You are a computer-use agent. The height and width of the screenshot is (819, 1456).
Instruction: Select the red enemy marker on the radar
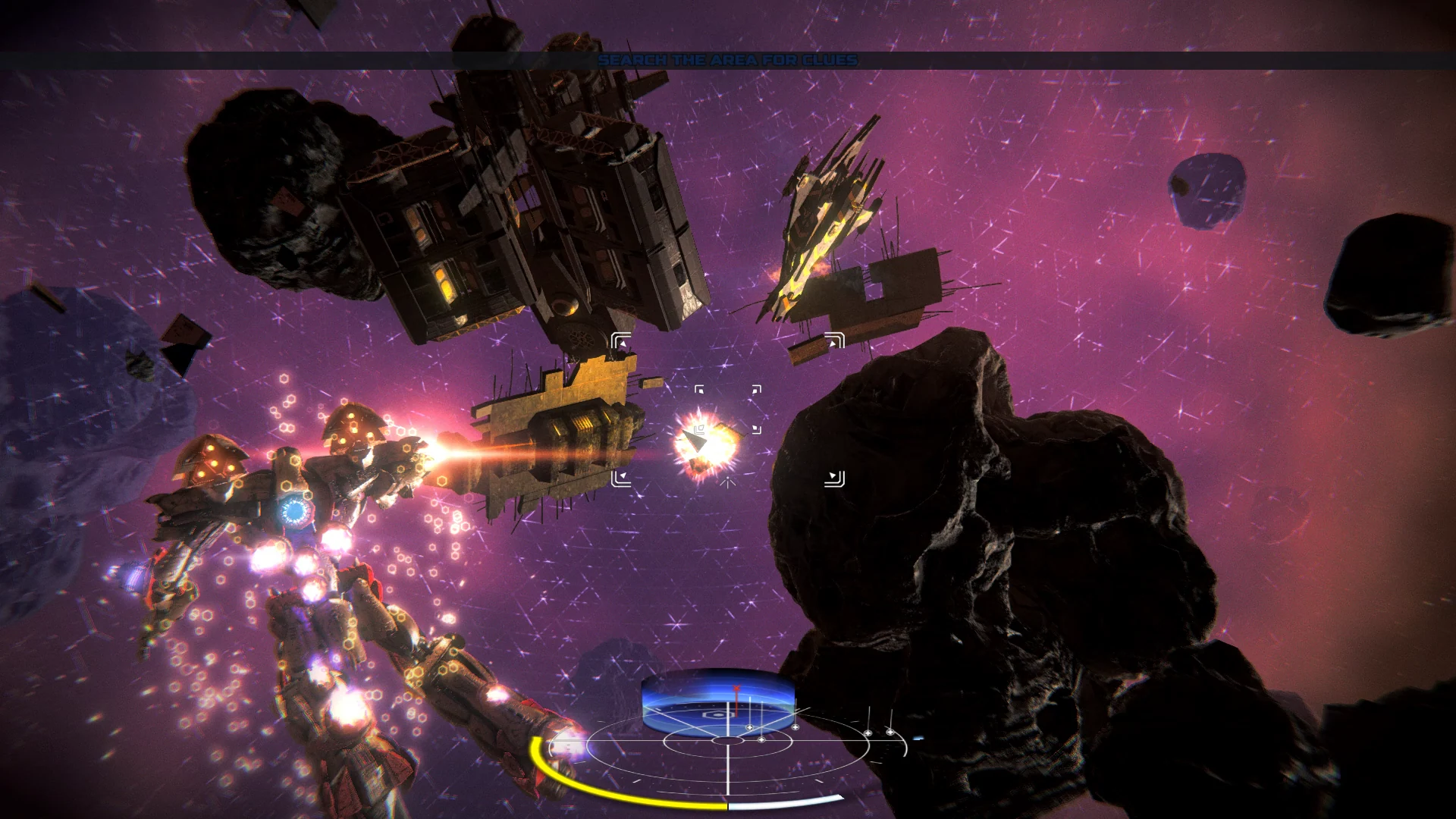(x=736, y=688)
